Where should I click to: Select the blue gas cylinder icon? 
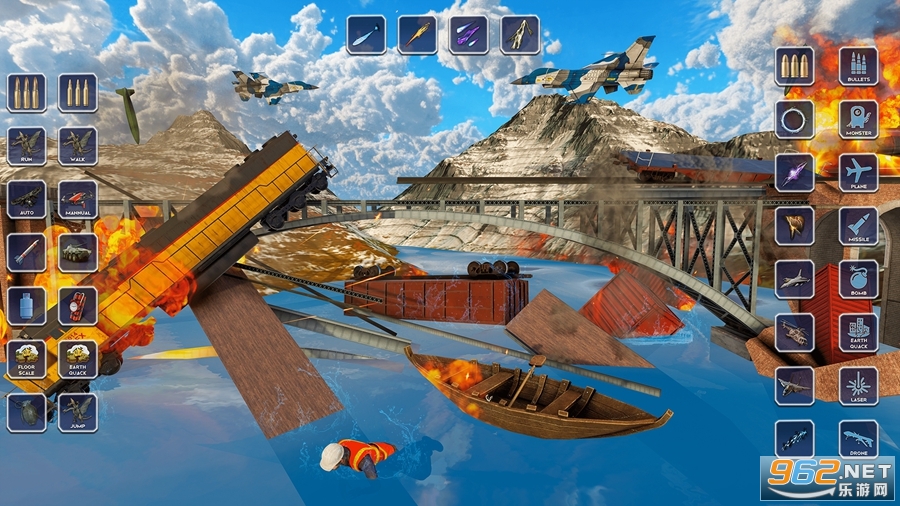26,306
